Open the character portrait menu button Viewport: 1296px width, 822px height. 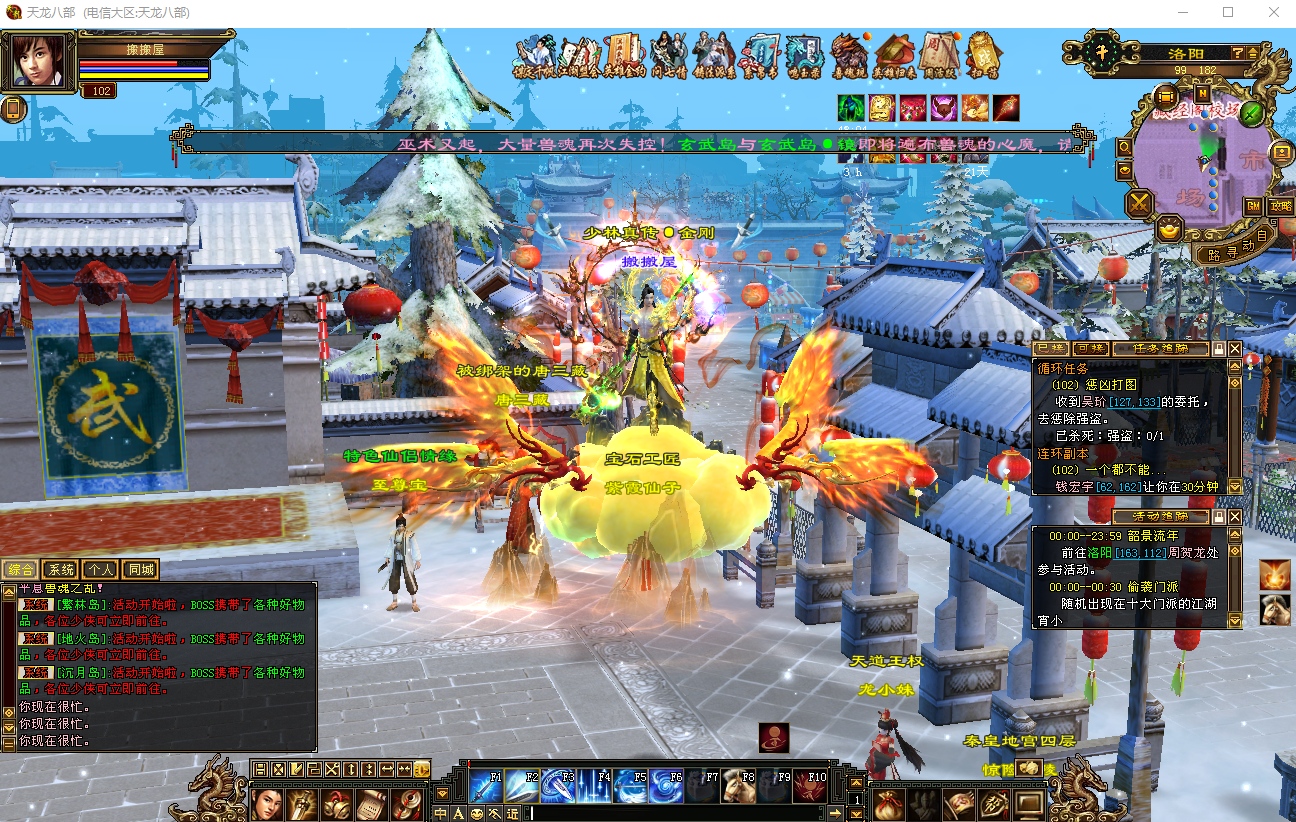click(267, 803)
